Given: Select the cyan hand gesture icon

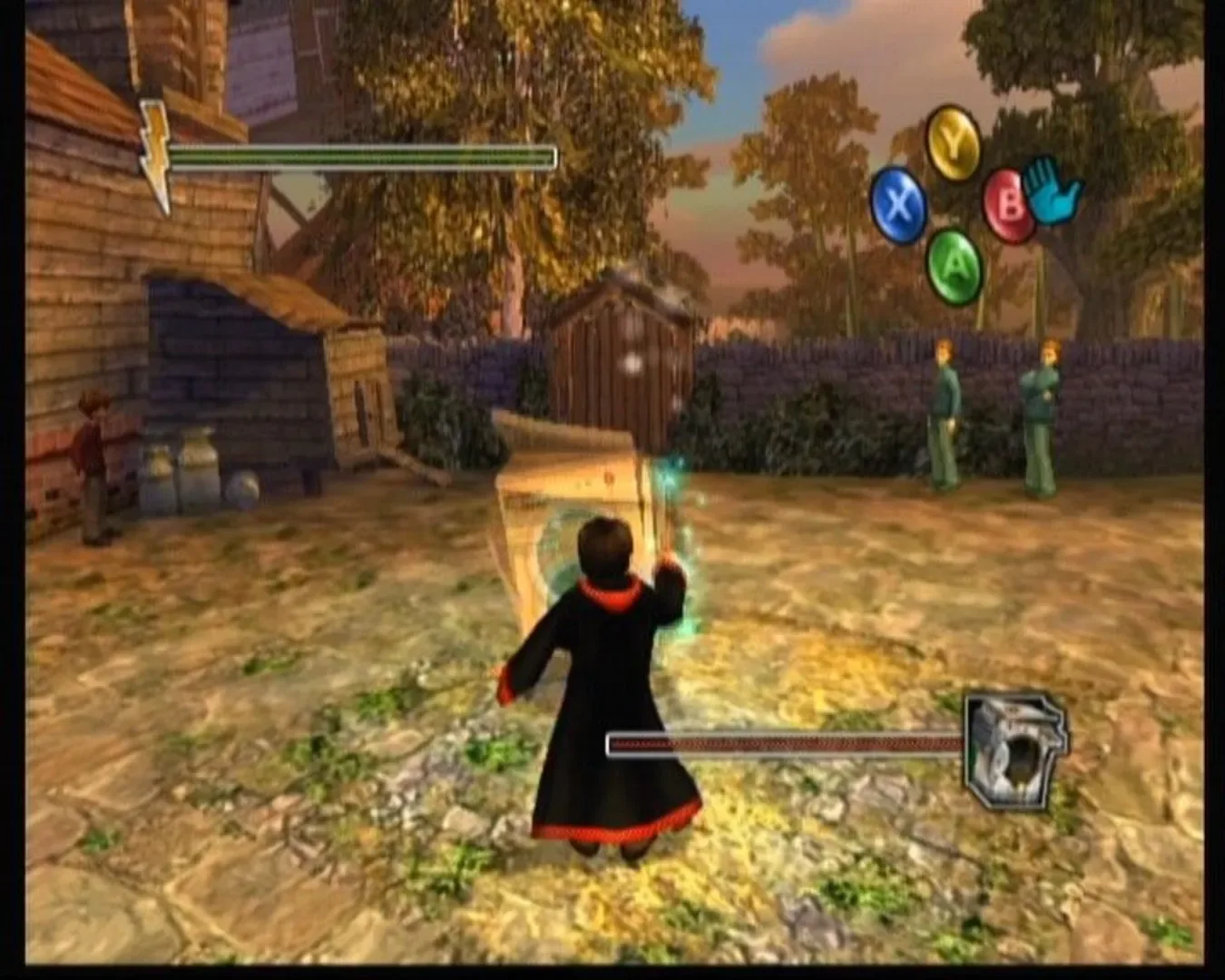Looking at the screenshot, I should [x=1051, y=191].
